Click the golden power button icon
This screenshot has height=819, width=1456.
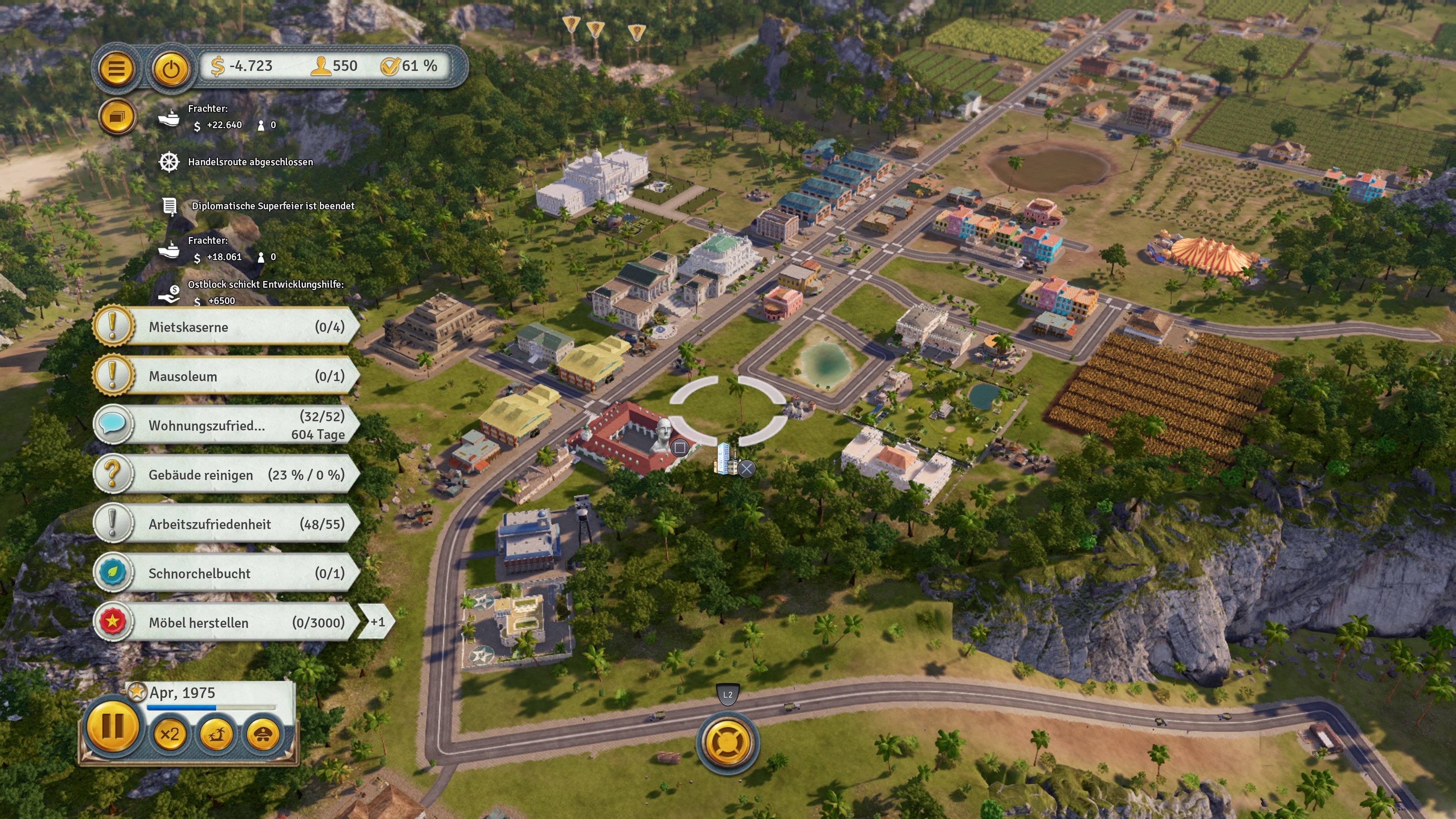coord(171,69)
